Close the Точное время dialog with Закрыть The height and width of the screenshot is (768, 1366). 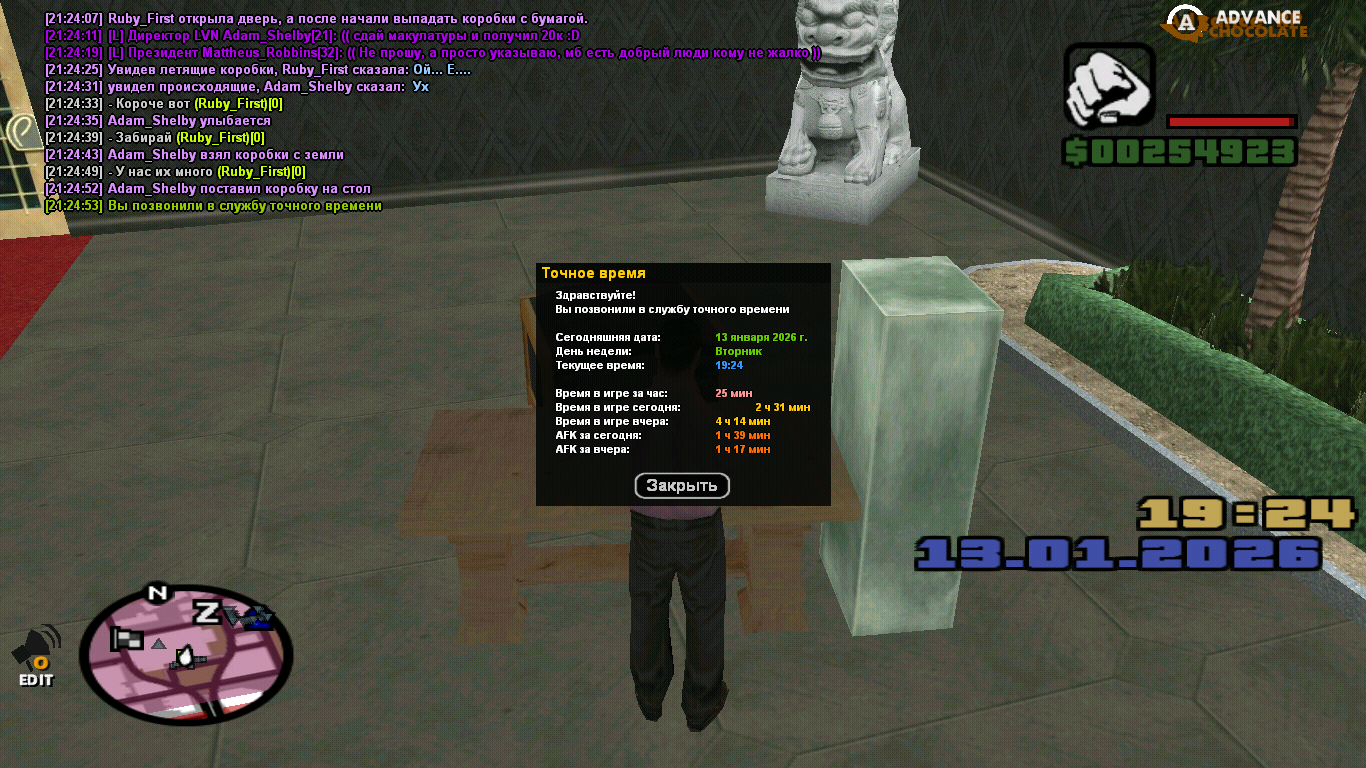click(x=682, y=486)
